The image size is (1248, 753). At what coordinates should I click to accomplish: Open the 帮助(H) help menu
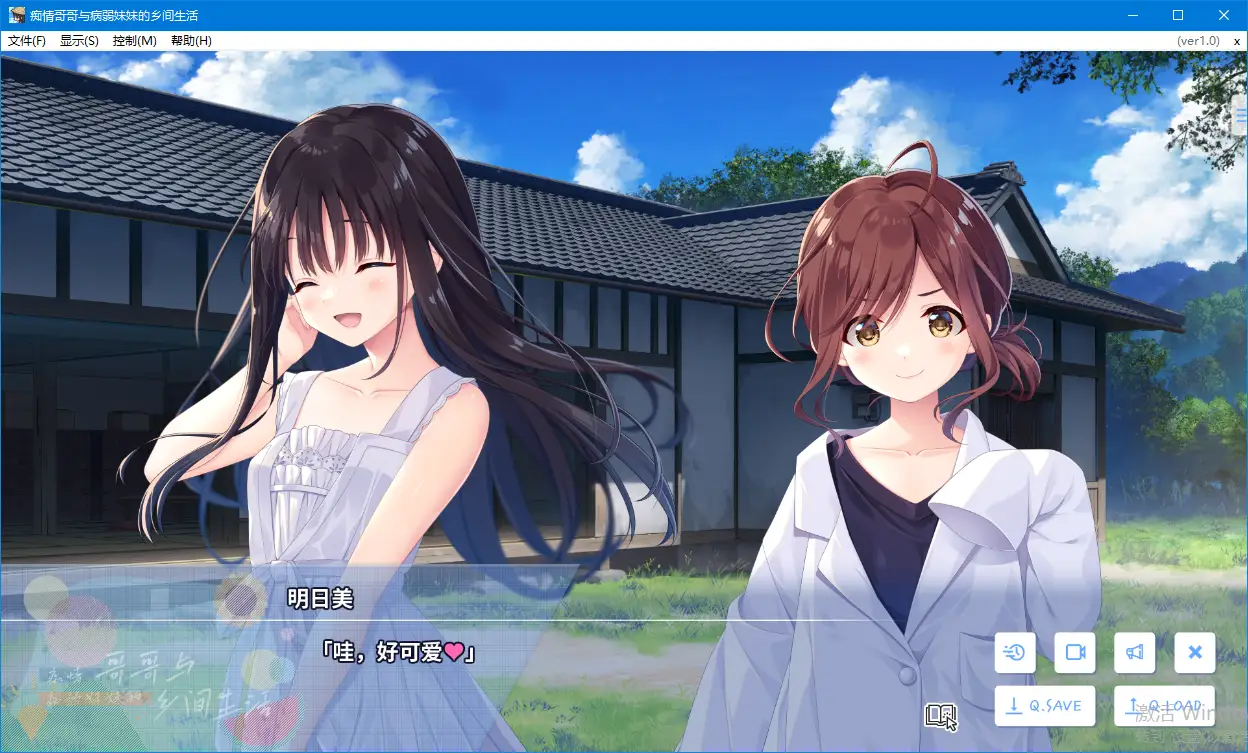click(191, 41)
